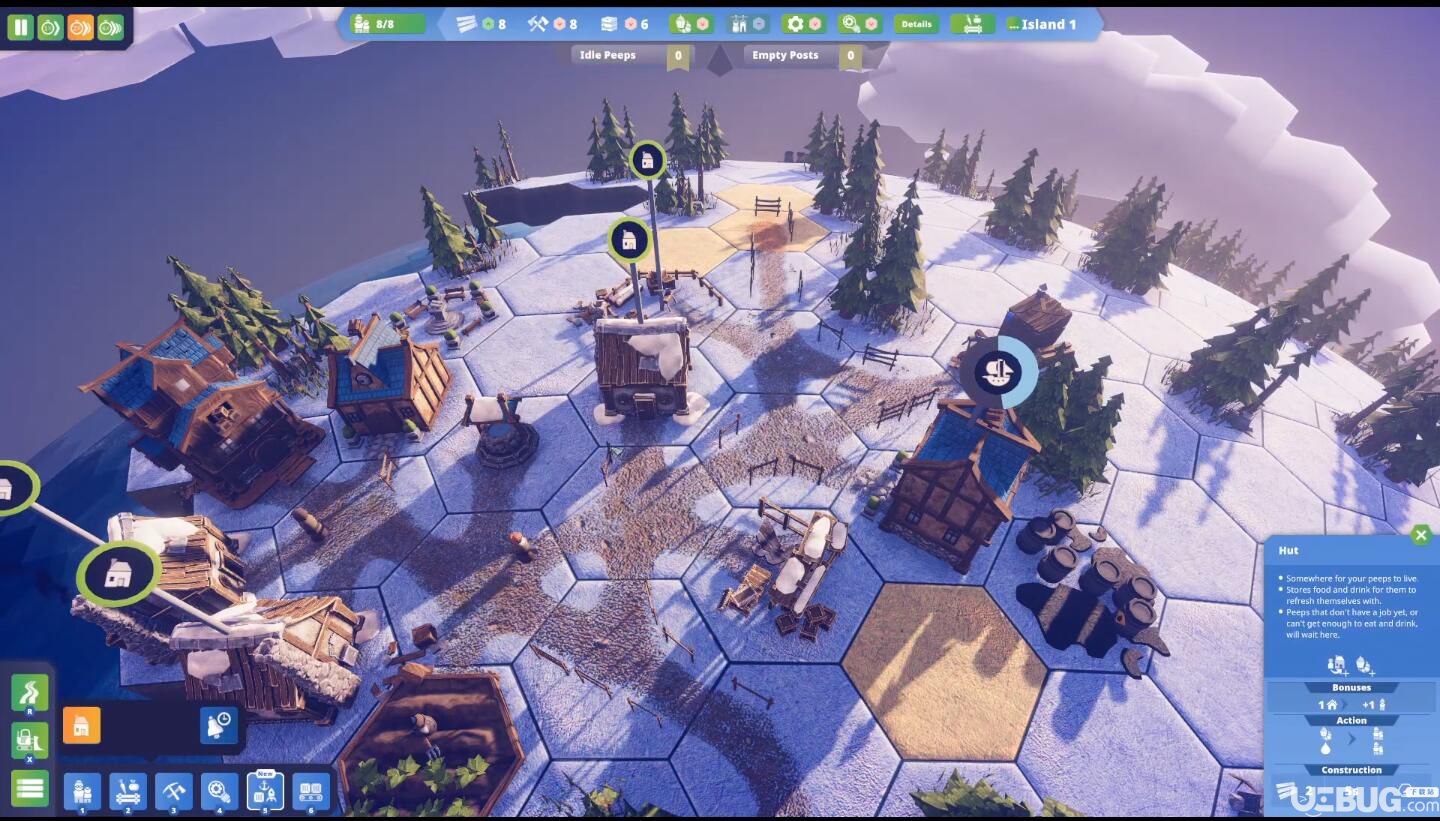Show the Idle Peeps list
This screenshot has height=821, width=1440.
pyautogui.click(x=629, y=55)
